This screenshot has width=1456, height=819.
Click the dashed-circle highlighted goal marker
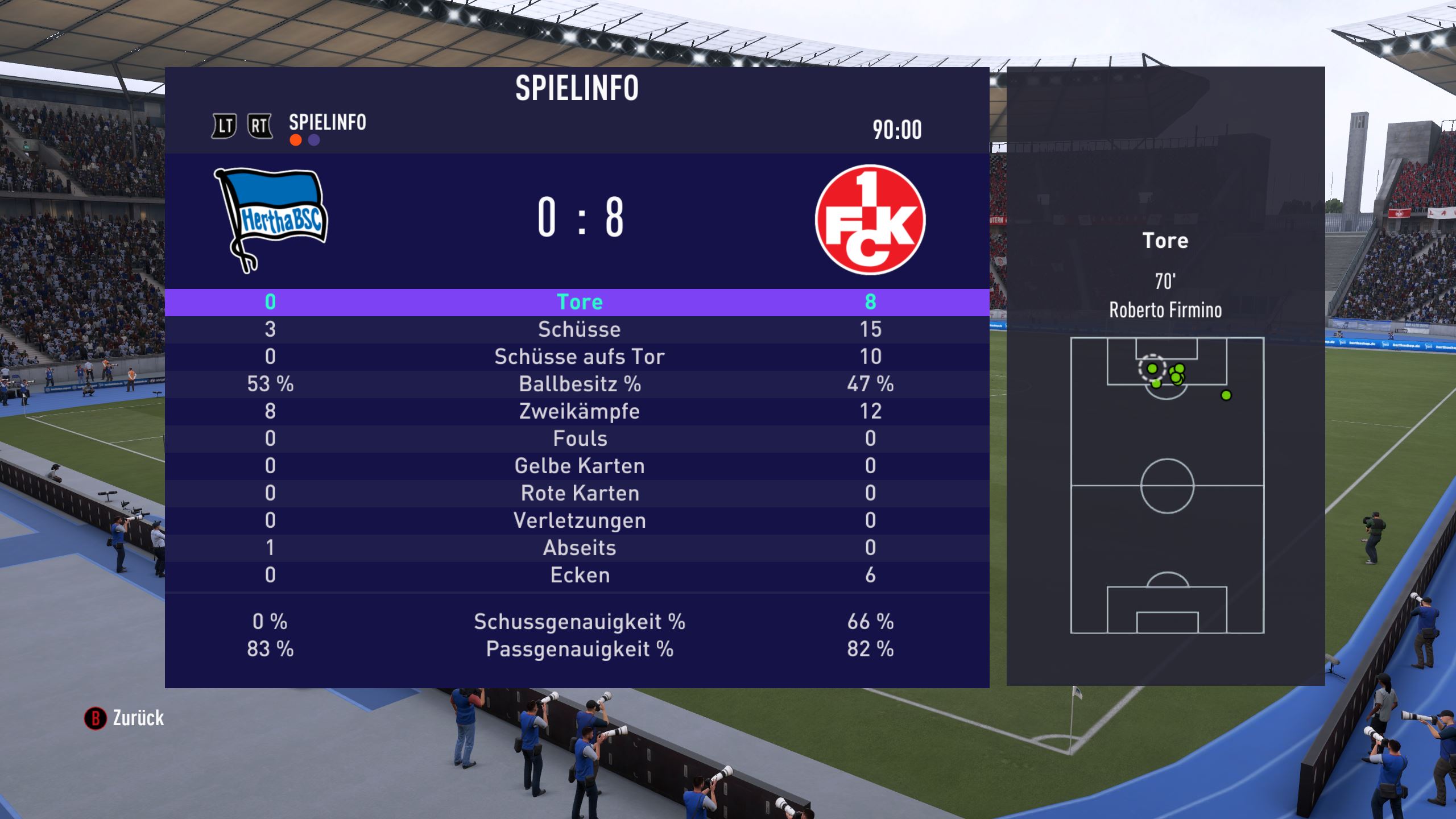pyautogui.click(x=1152, y=369)
